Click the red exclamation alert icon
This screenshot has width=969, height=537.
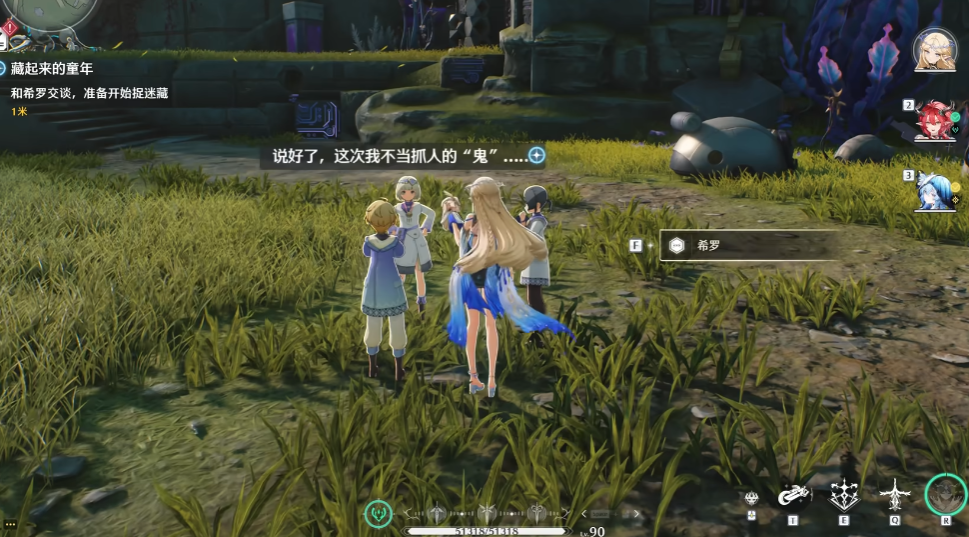coord(6,27)
